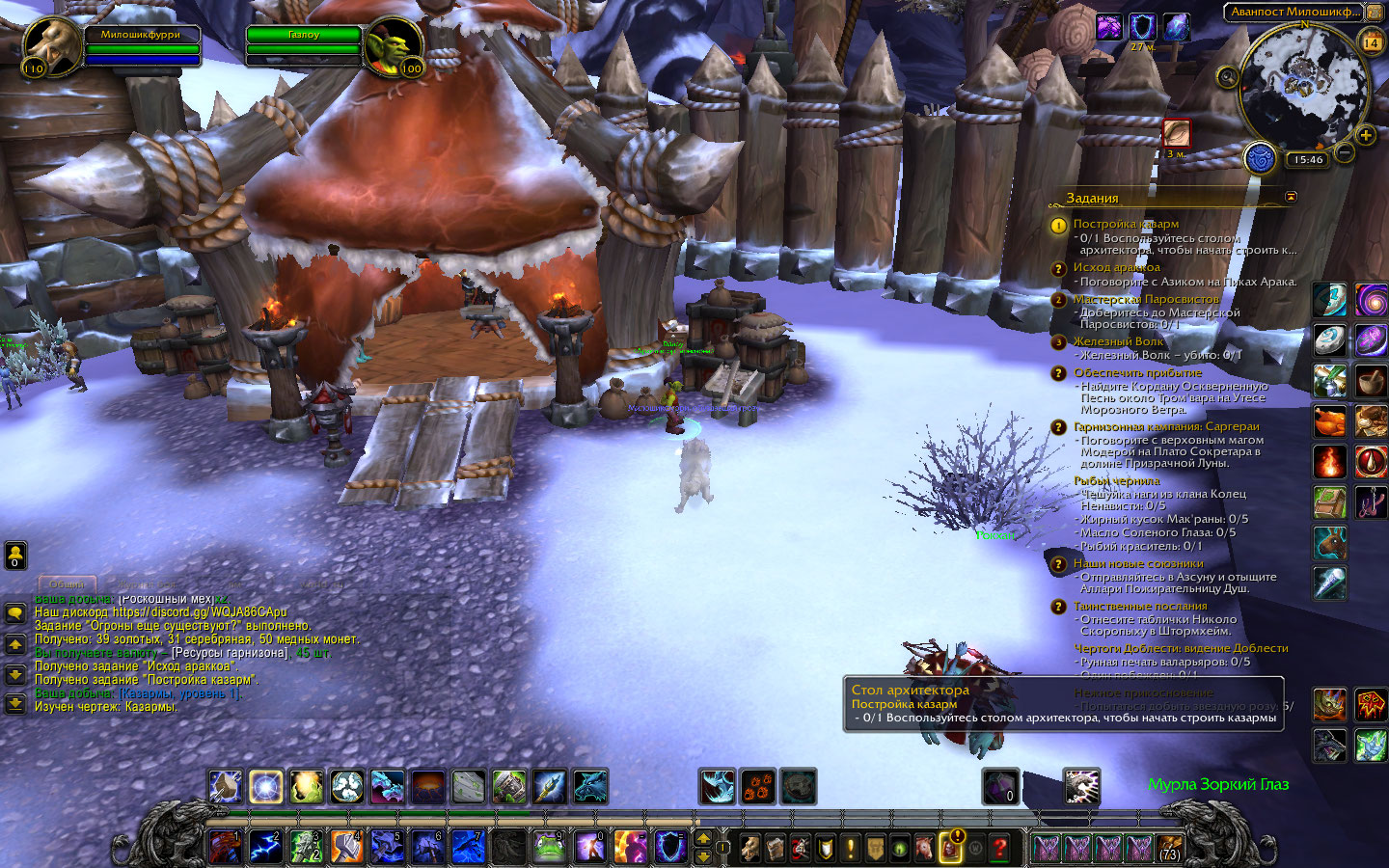The width and height of the screenshot is (1389, 868).
Task: Select the 'Железный Волк' quest entry
Action: [x=1118, y=341]
